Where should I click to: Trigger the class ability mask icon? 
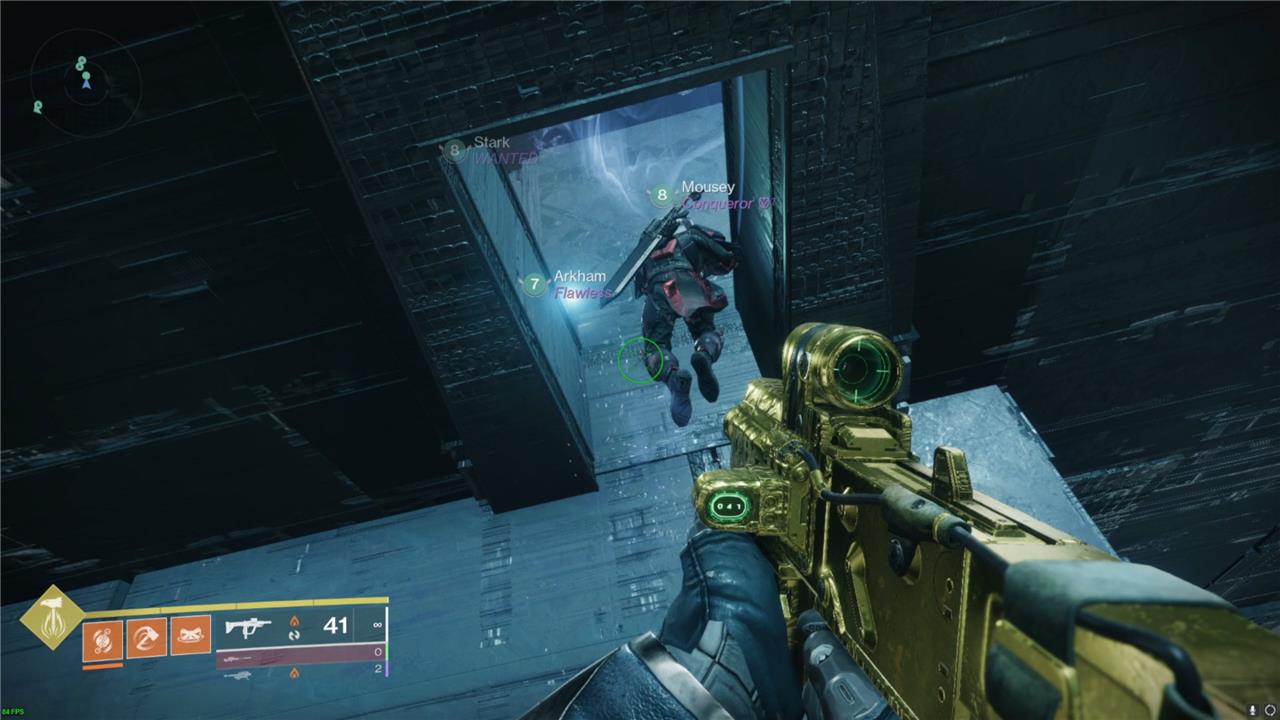[x=190, y=636]
